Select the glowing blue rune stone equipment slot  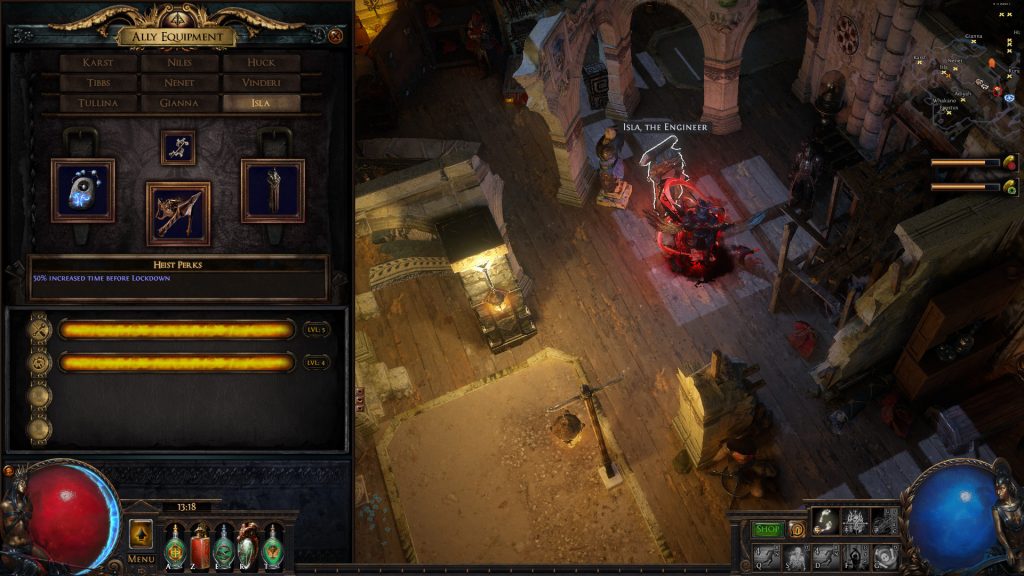(83, 190)
